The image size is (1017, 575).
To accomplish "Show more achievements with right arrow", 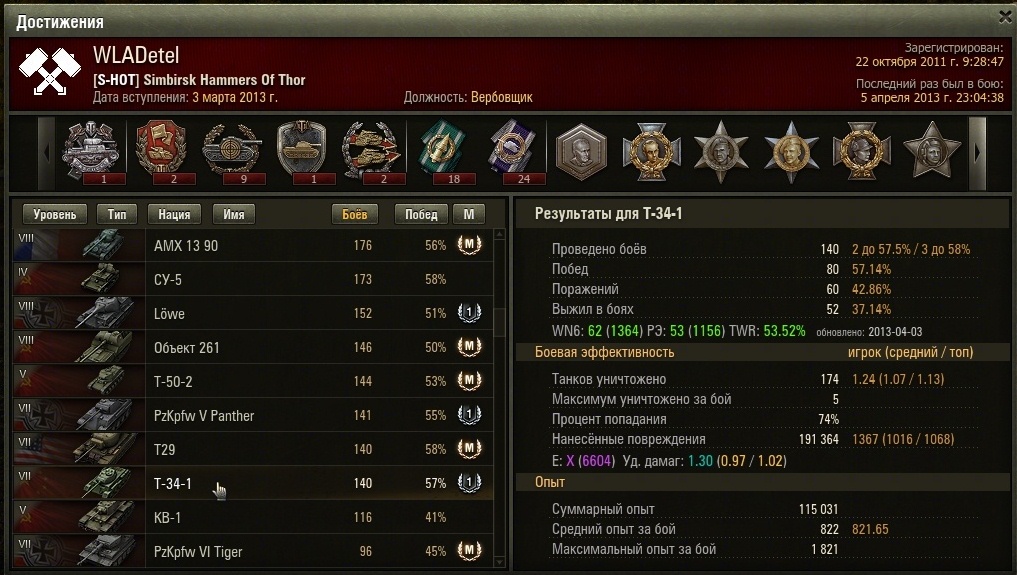I will coord(978,152).
